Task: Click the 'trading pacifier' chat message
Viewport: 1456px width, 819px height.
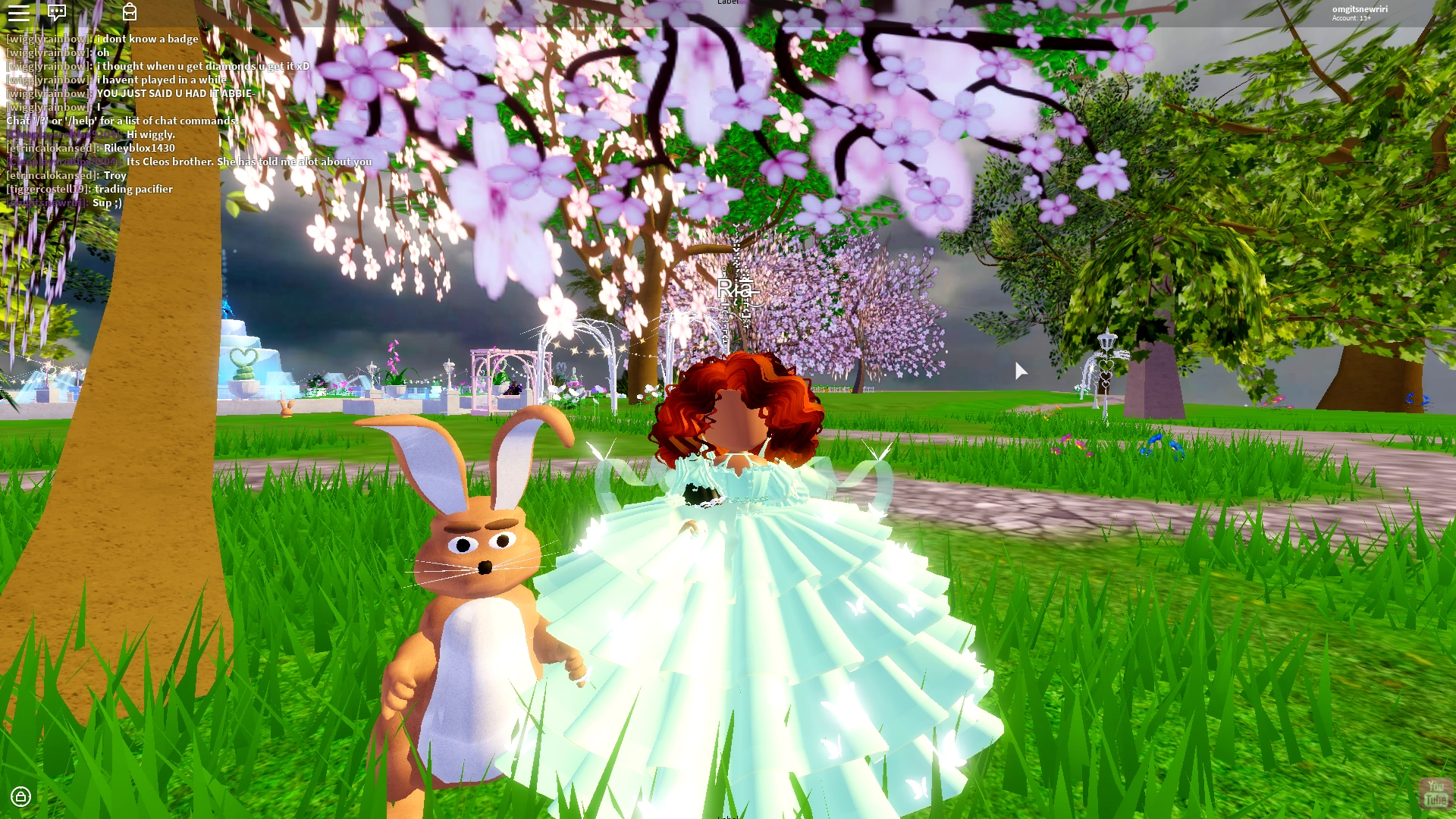Action: point(133,189)
